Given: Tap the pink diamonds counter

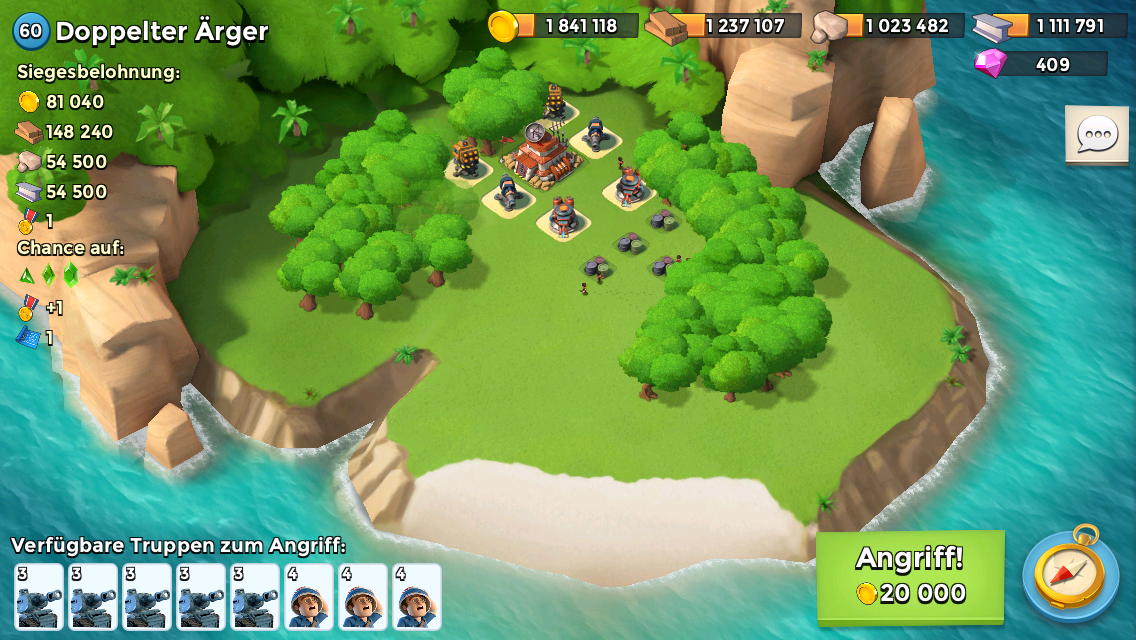Looking at the screenshot, I should click(x=1041, y=64).
